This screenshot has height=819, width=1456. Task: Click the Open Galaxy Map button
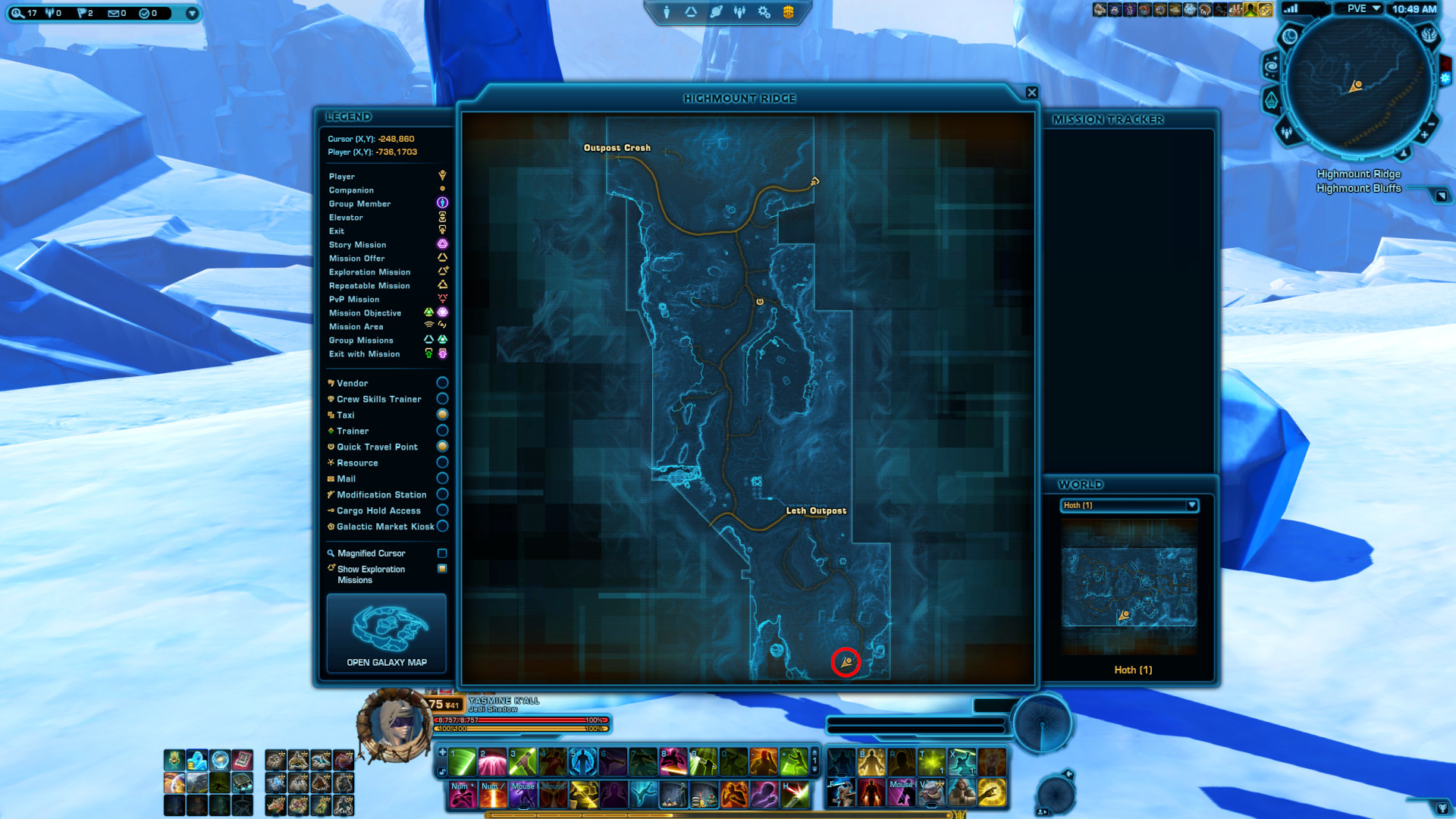(x=386, y=634)
